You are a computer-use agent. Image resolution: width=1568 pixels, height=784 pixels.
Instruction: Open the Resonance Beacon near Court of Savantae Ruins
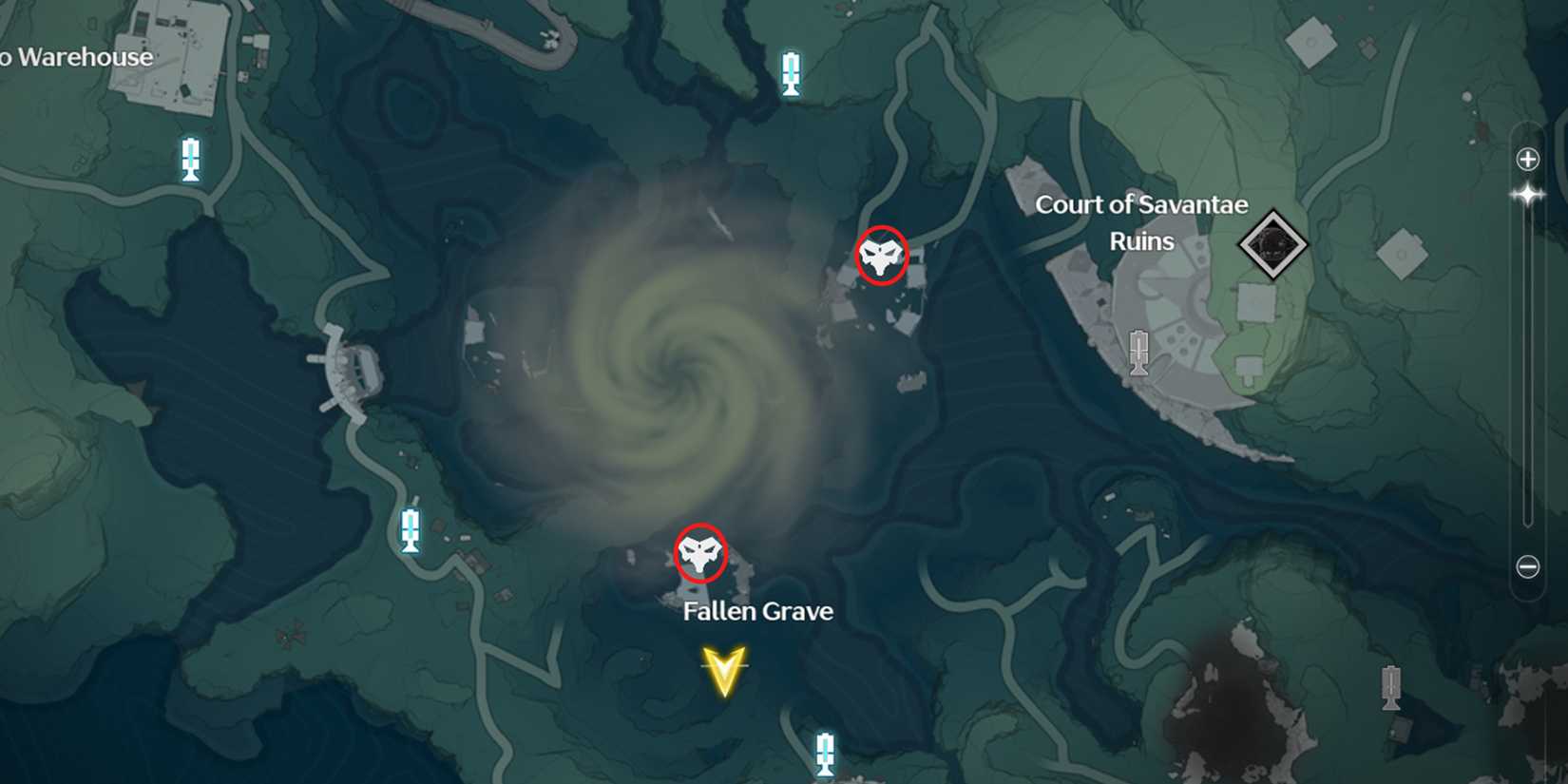coord(1137,354)
